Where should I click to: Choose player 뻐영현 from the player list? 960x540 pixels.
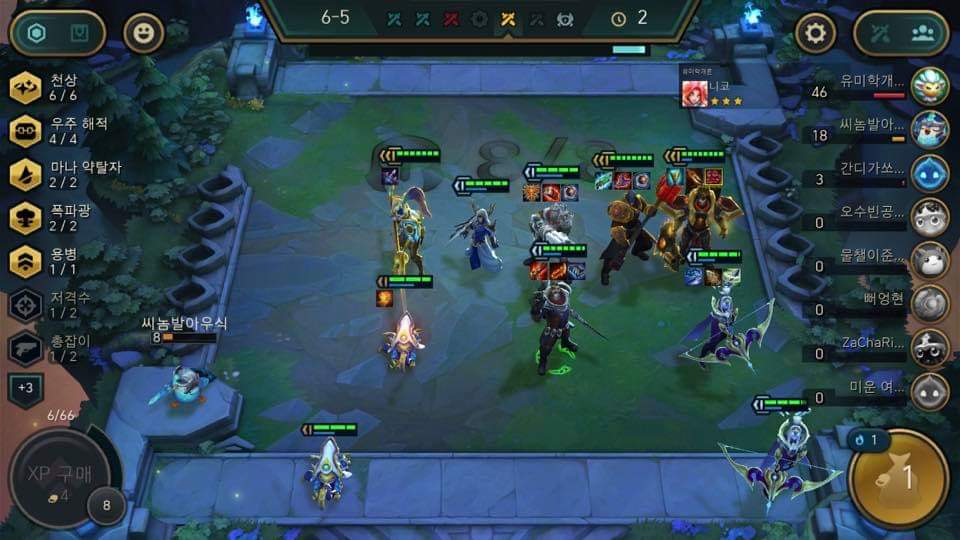click(929, 303)
